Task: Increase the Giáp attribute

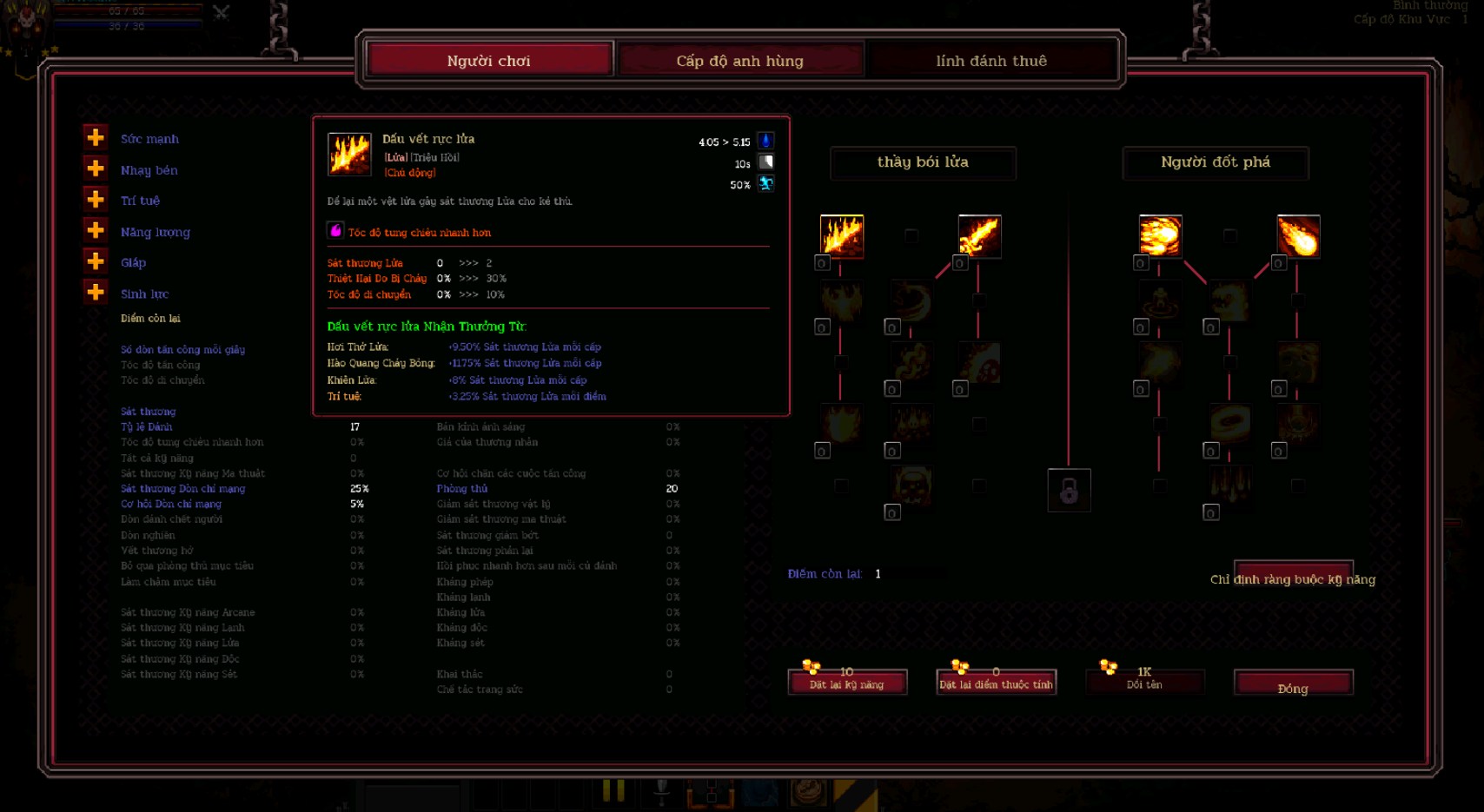Action: click(x=96, y=261)
